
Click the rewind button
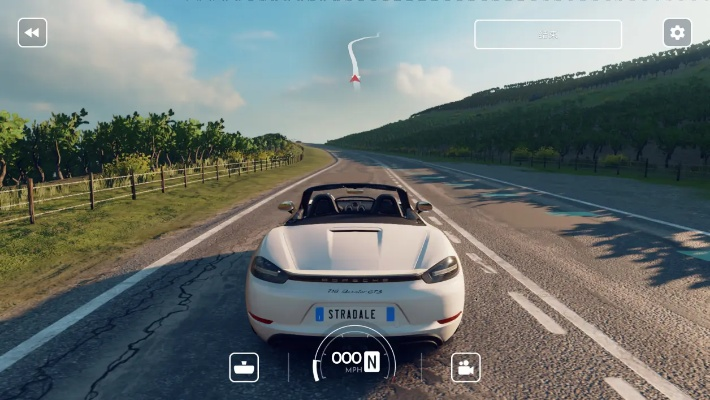tap(32, 33)
